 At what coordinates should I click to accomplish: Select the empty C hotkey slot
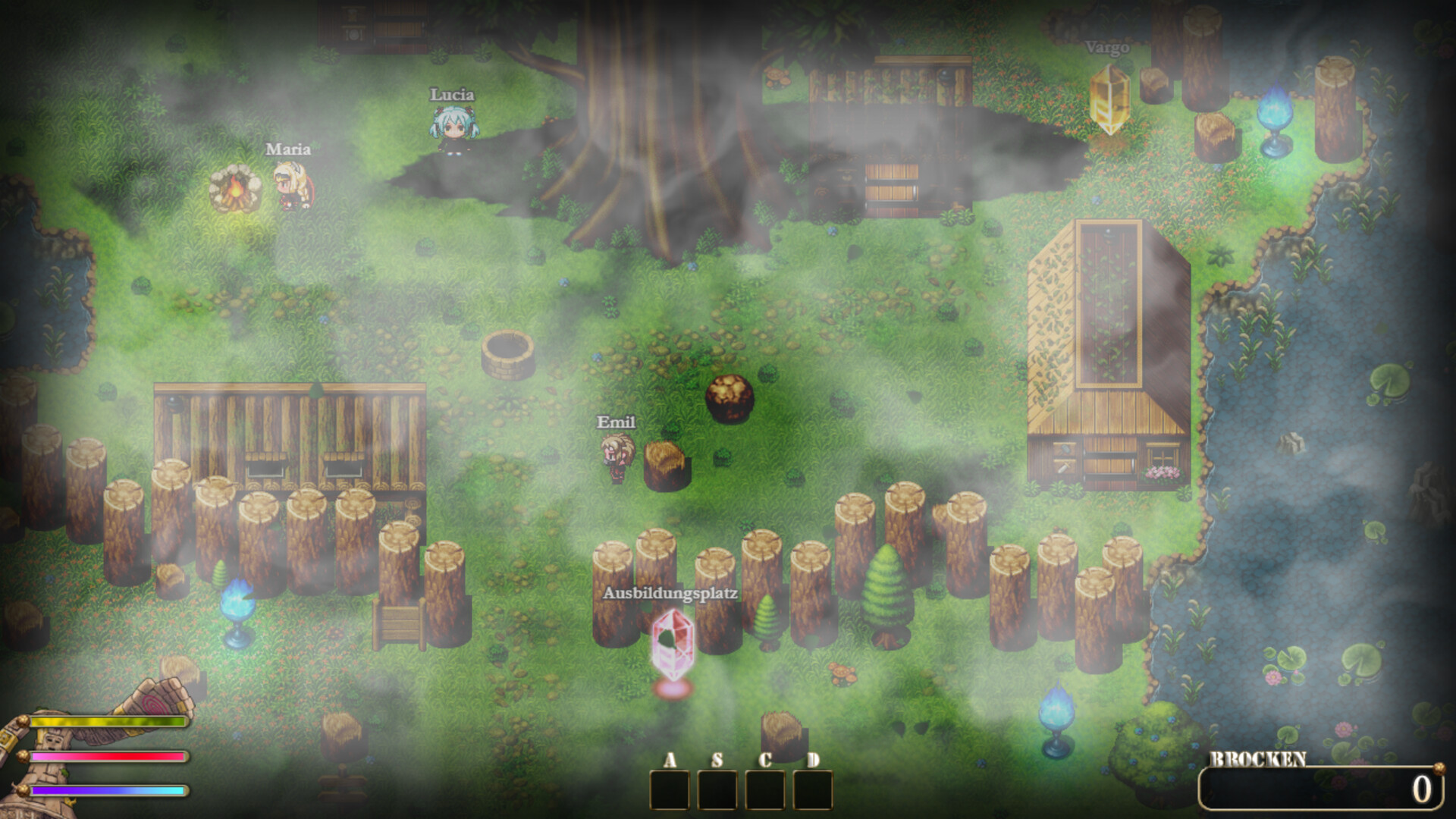[x=767, y=789]
